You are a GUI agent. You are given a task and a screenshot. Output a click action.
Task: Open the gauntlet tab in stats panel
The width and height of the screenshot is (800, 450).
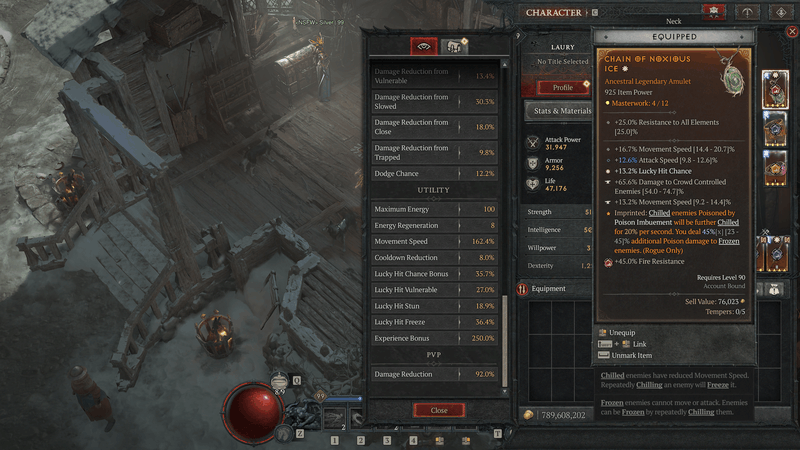455,46
